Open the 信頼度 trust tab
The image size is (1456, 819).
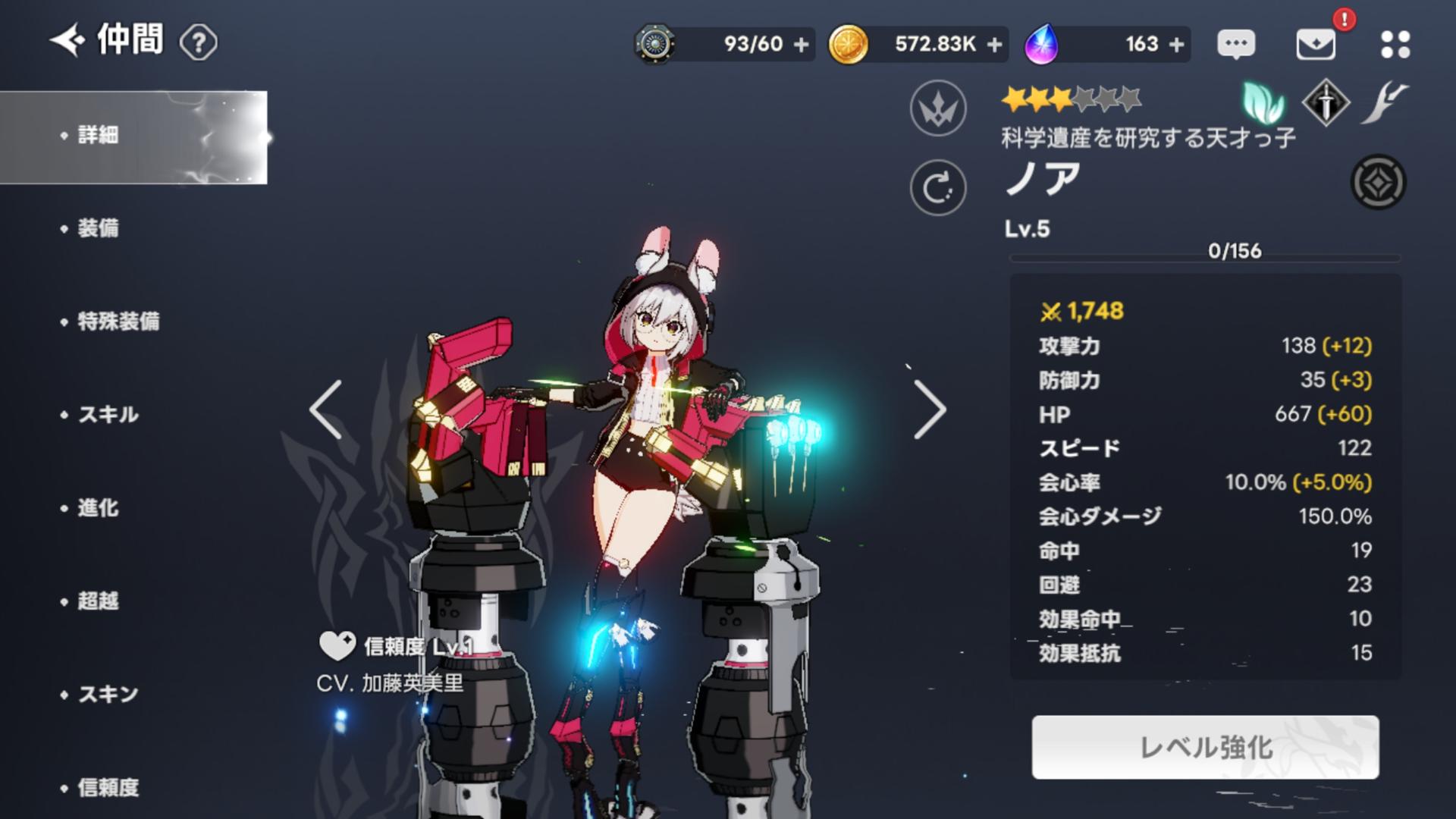pos(108,788)
